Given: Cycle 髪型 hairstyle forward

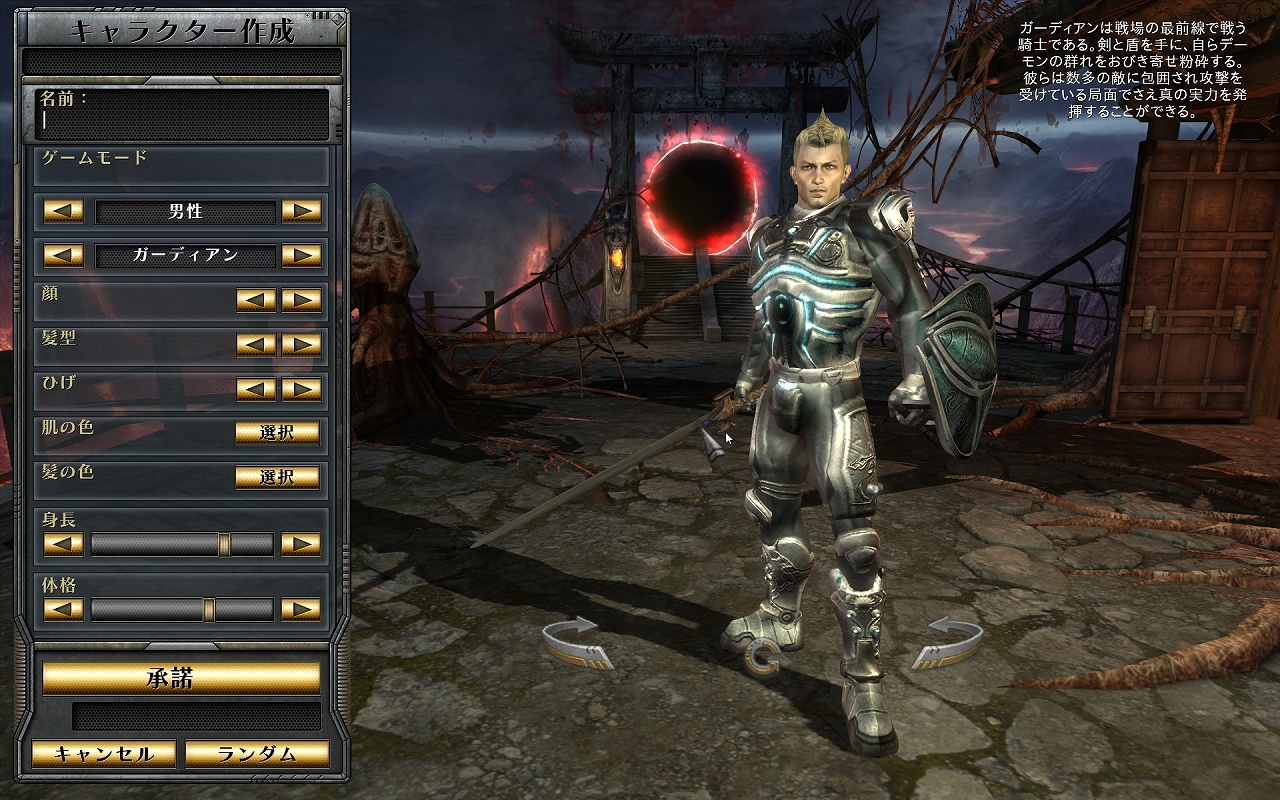Looking at the screenshot, I should [301, 345].
